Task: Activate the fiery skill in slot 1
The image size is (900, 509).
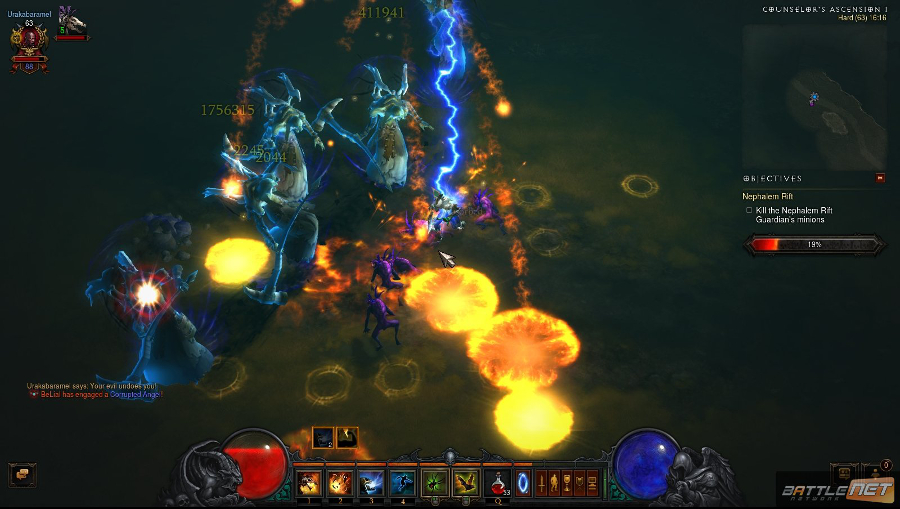Action: coord(309,484)
